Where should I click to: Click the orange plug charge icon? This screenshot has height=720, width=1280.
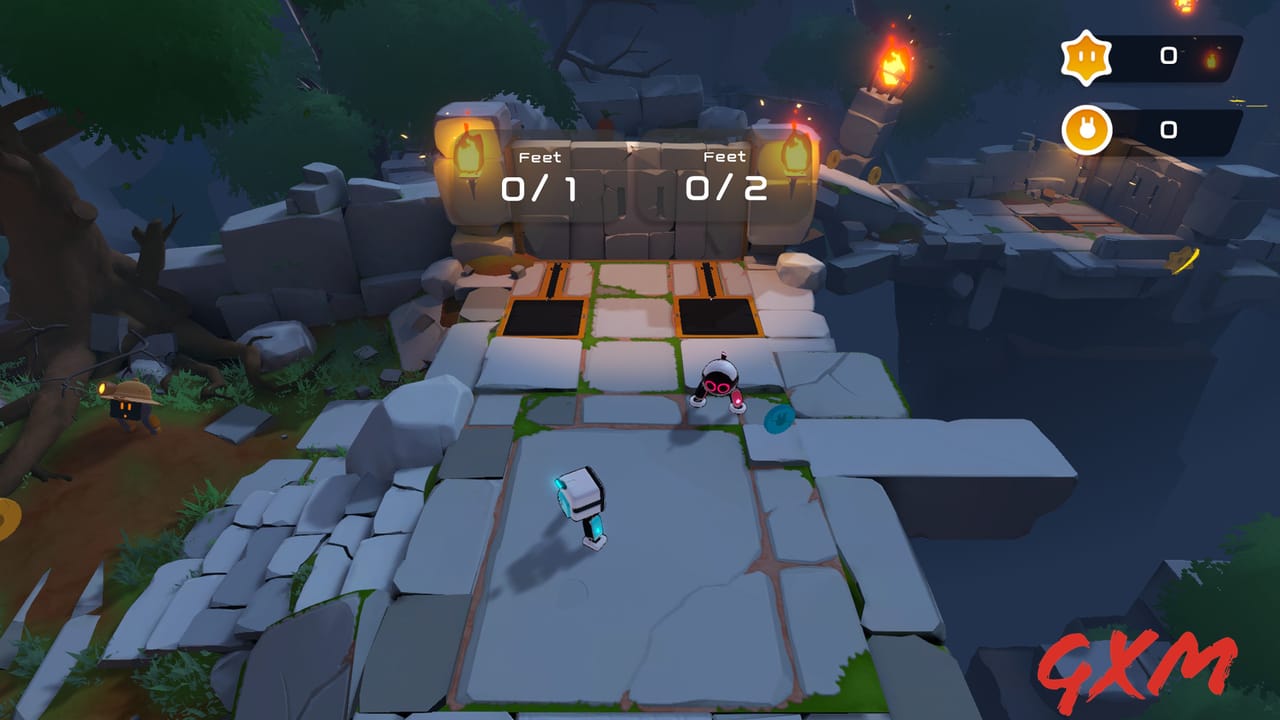click(x=1086, y=129)
